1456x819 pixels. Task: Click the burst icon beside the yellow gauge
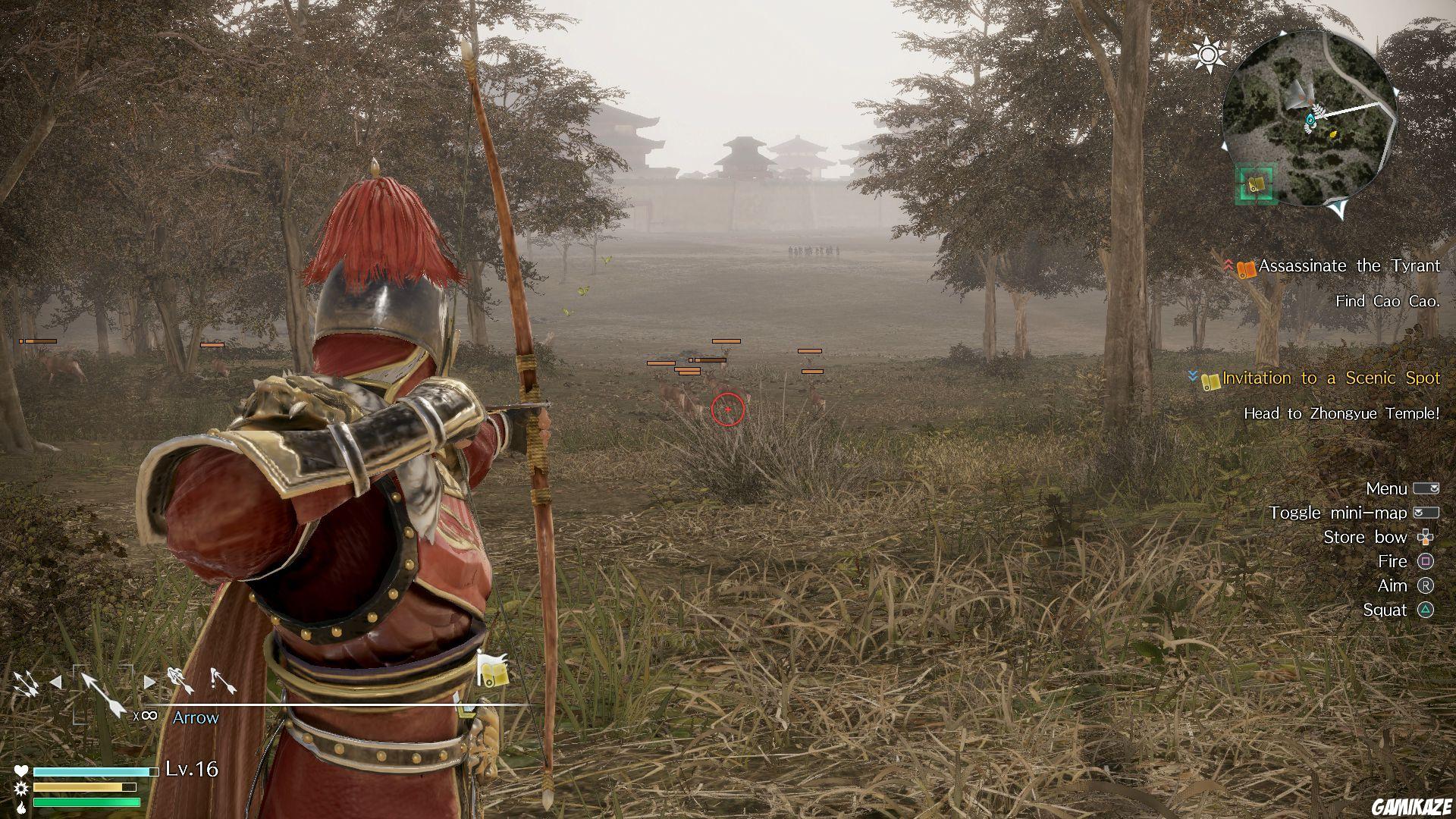point(20,789)
